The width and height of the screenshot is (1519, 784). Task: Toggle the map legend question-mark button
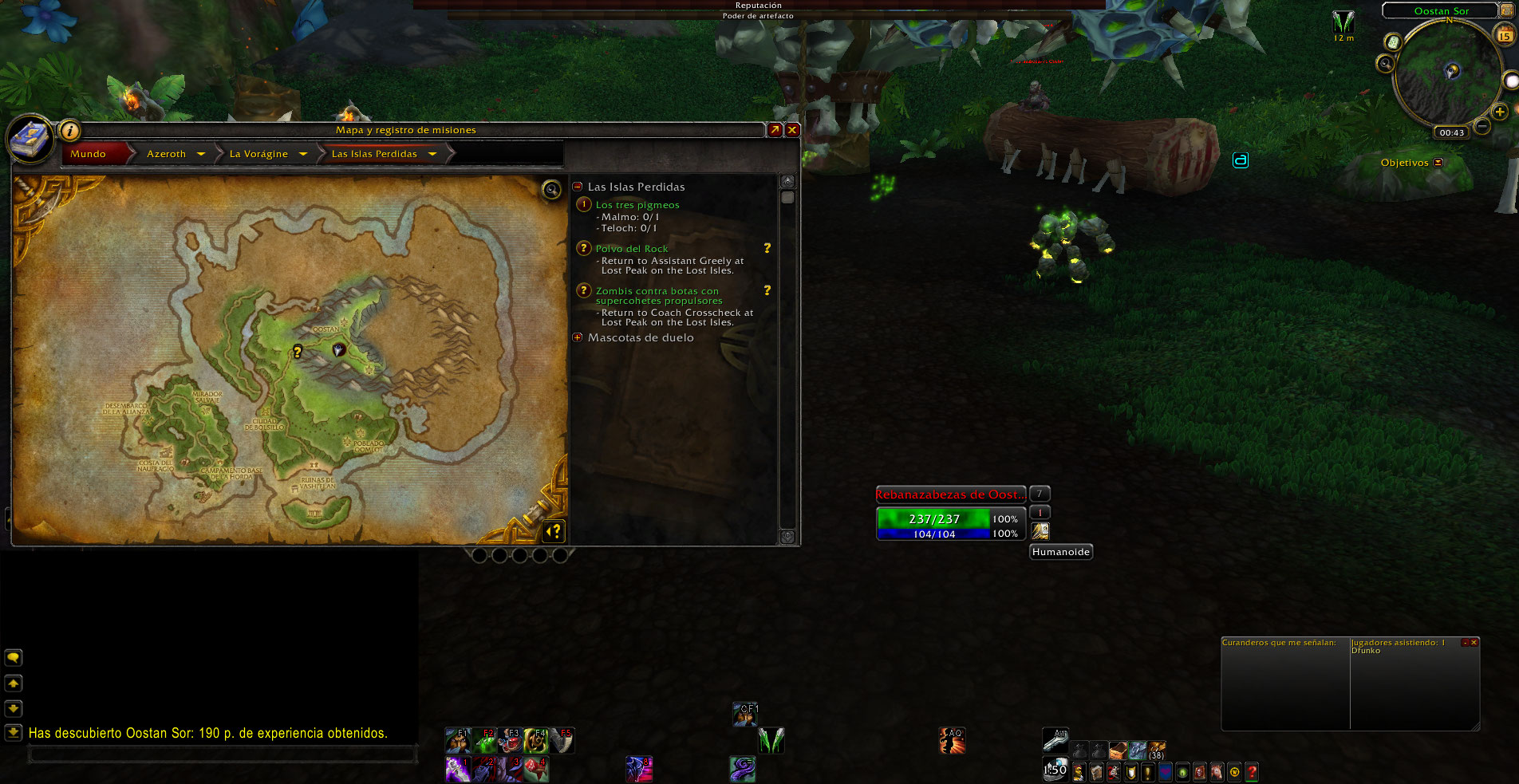(554, 530)
